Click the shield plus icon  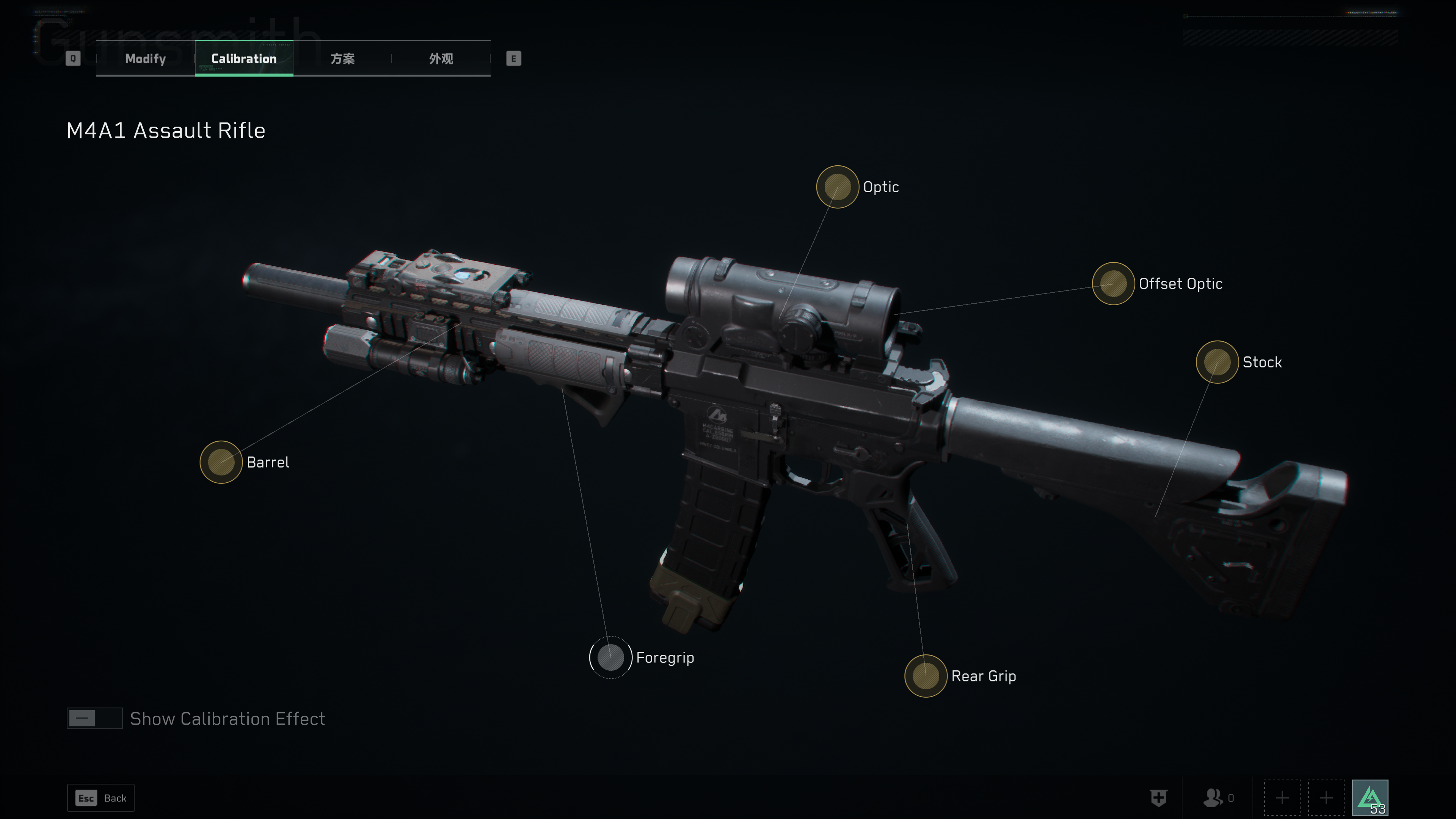tap(1159, 798)
